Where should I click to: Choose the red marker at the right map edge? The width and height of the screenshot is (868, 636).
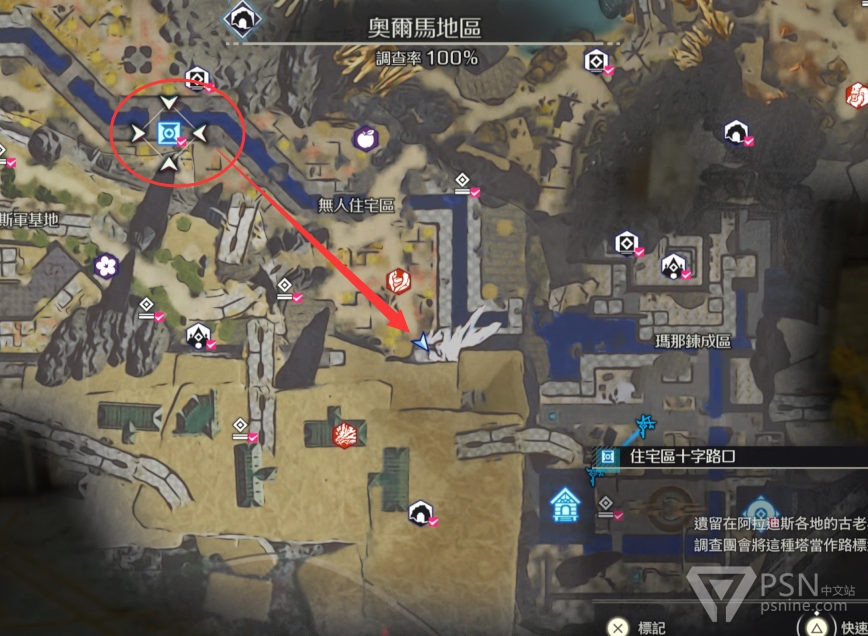[x=857, y=95]
